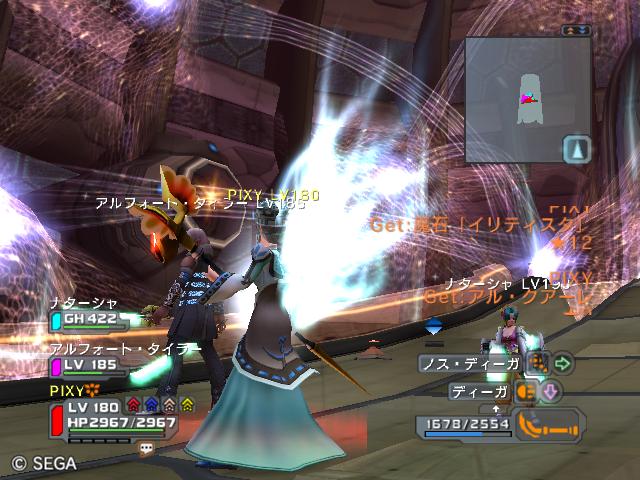Click the minimap's arrow direction indicator
This screenshot has width=640, height=480.
point(576,150)
